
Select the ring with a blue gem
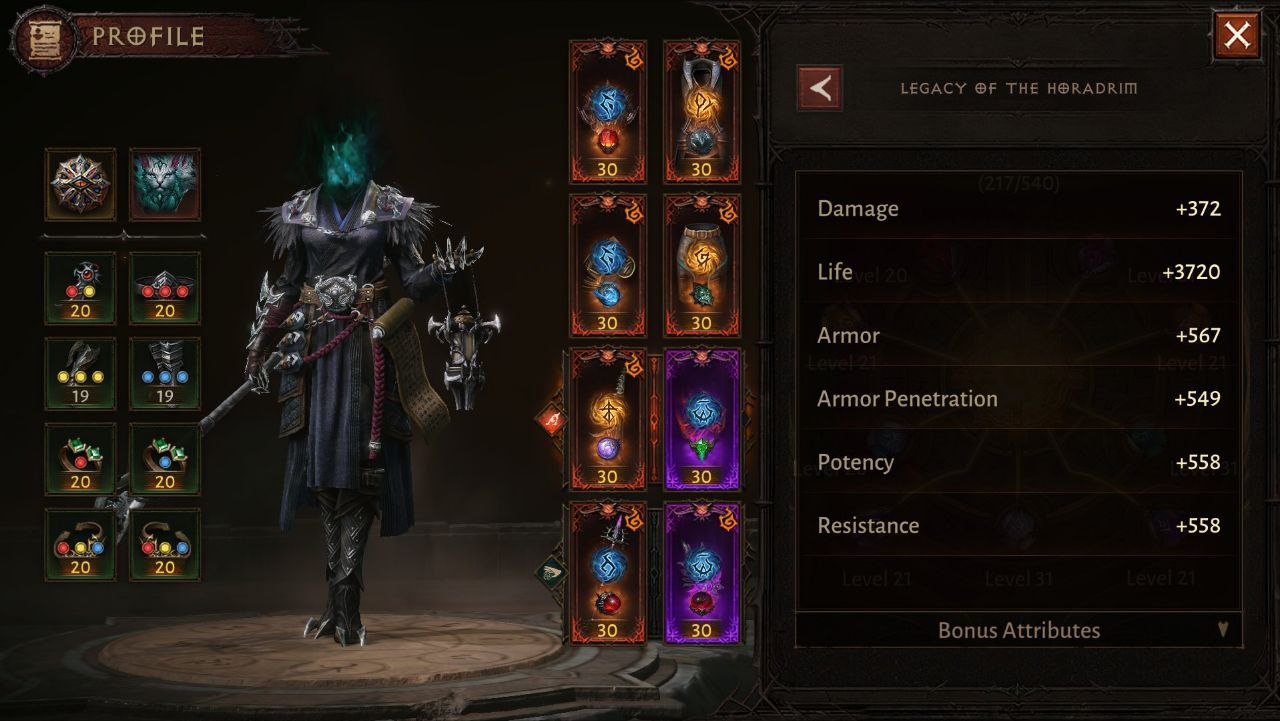point(165,459)
